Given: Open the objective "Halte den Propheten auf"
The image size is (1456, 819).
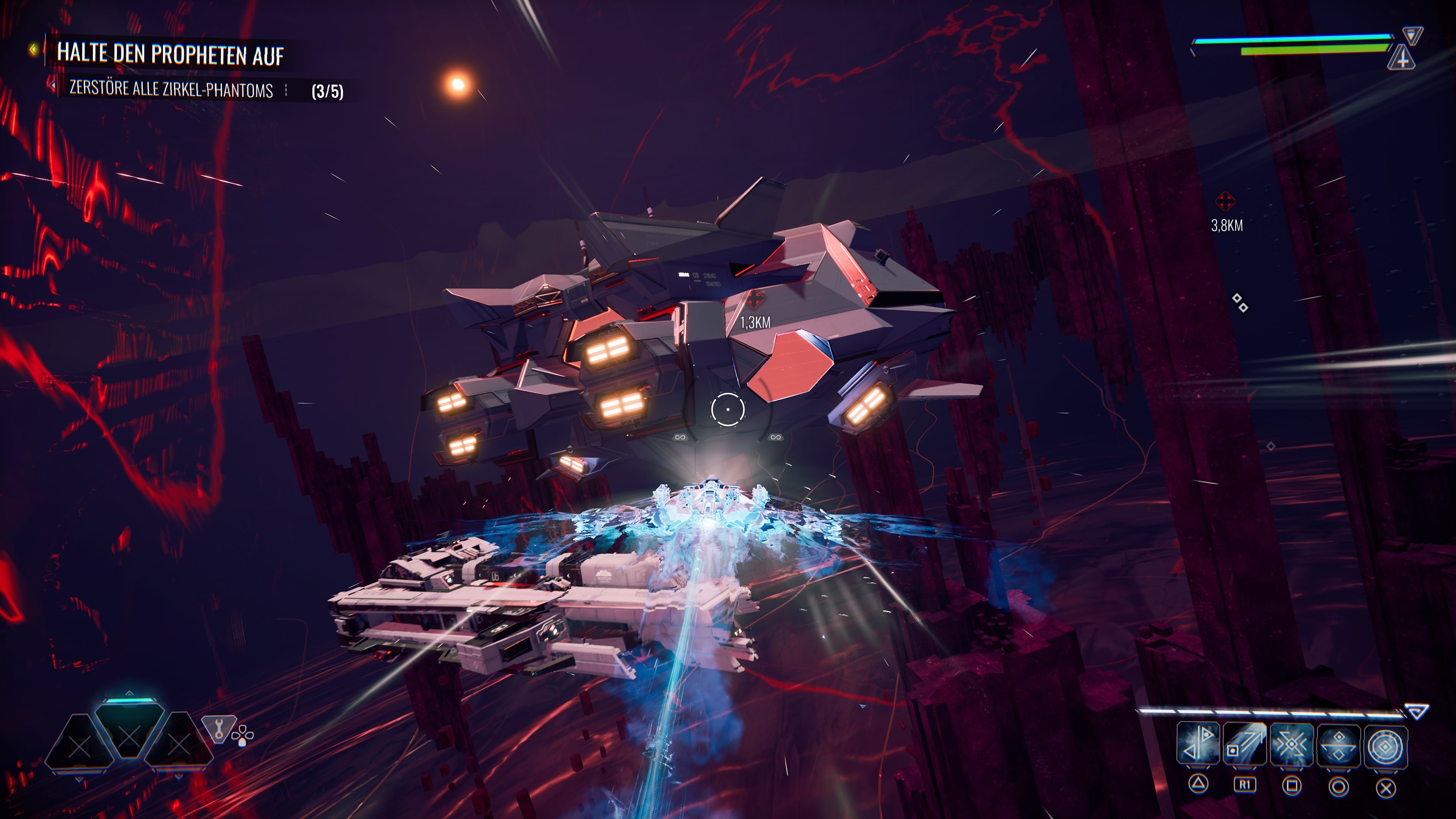Looking at the screenshot, I should [169, 54].
